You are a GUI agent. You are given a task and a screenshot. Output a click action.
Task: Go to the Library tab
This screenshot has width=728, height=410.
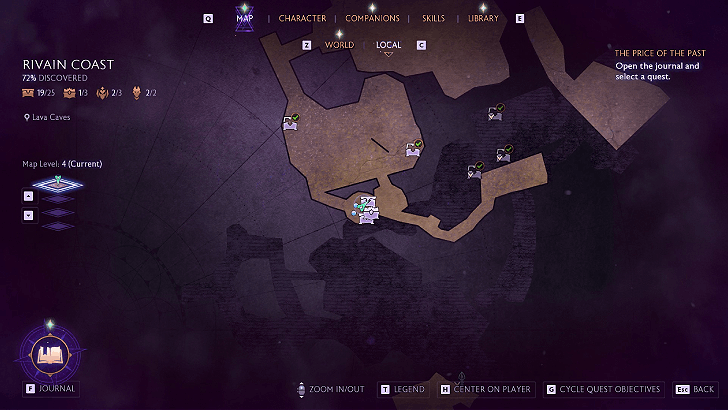(483, 18)
